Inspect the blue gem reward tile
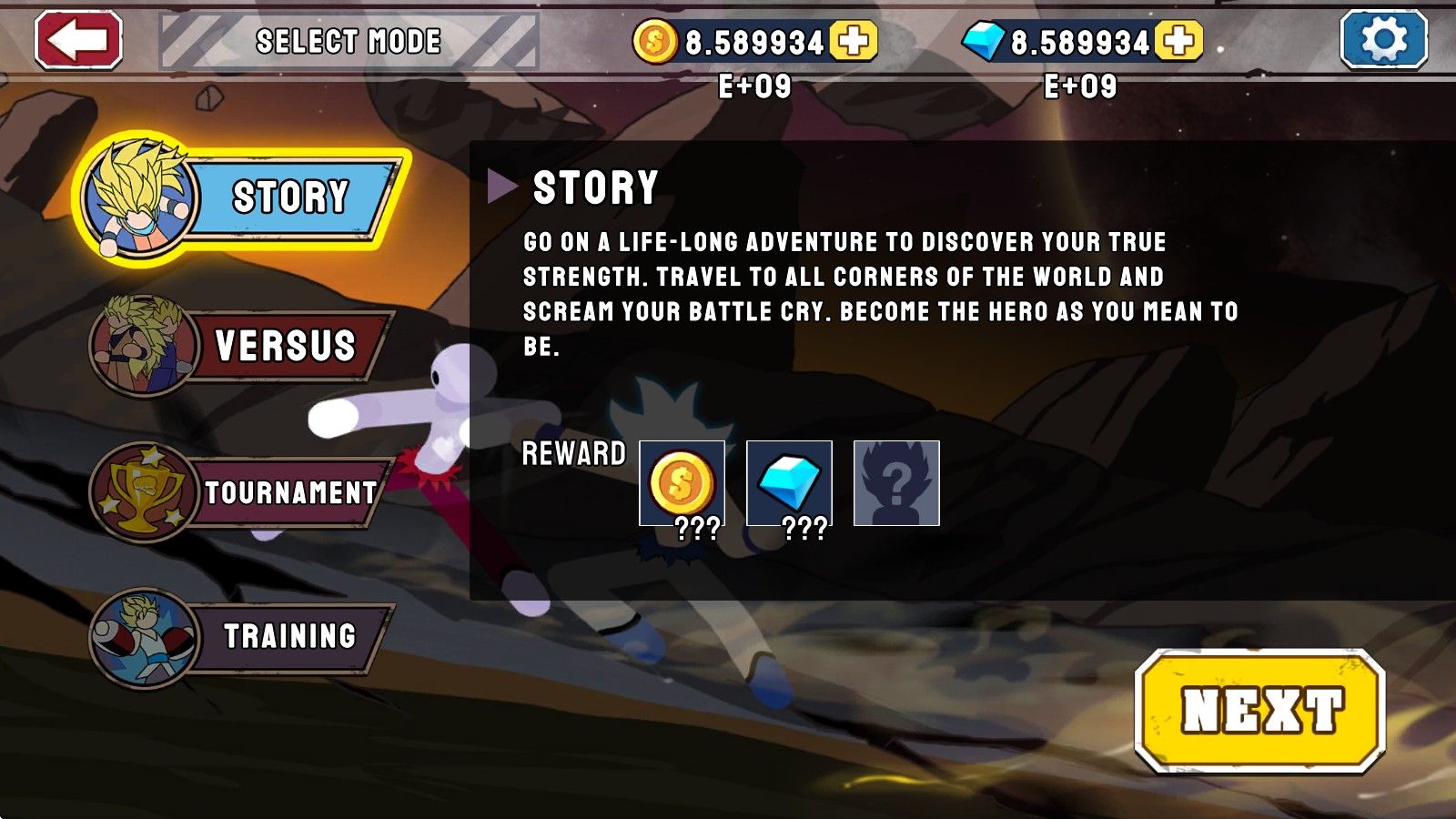This screenshot has width=1456, height=819. (789, 483)
